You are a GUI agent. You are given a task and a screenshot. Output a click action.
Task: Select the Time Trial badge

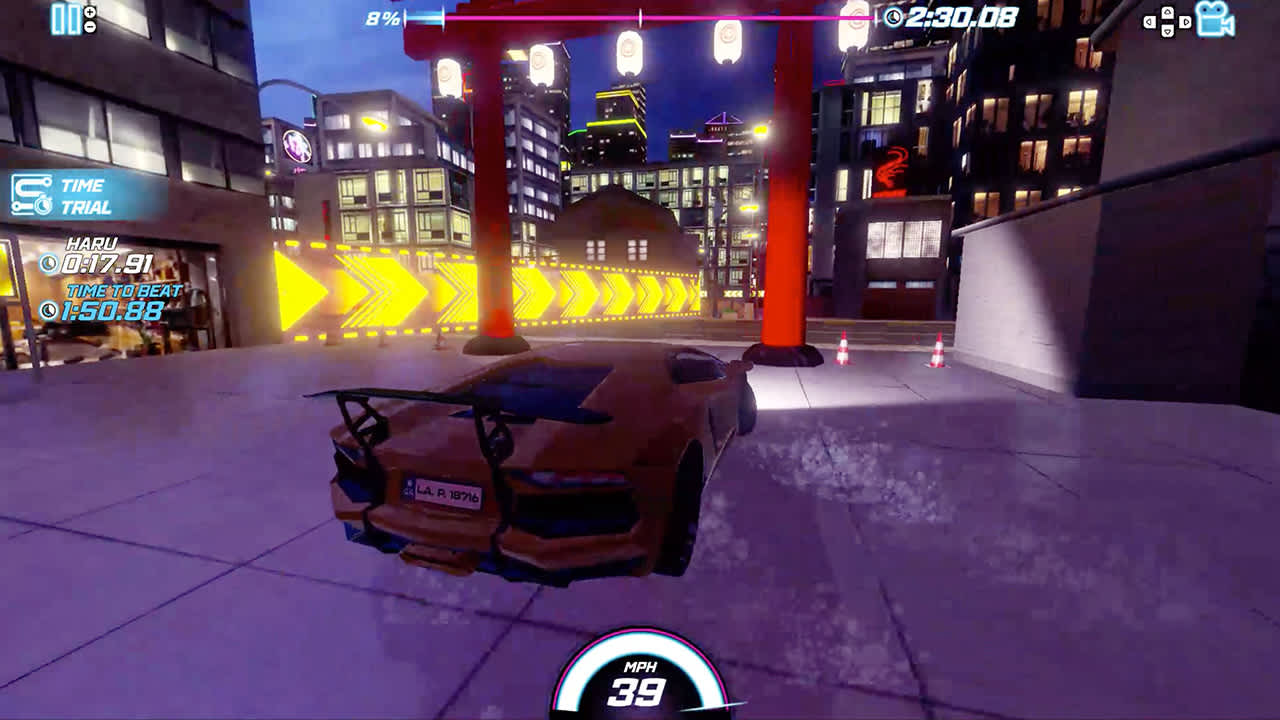(75, 192)
